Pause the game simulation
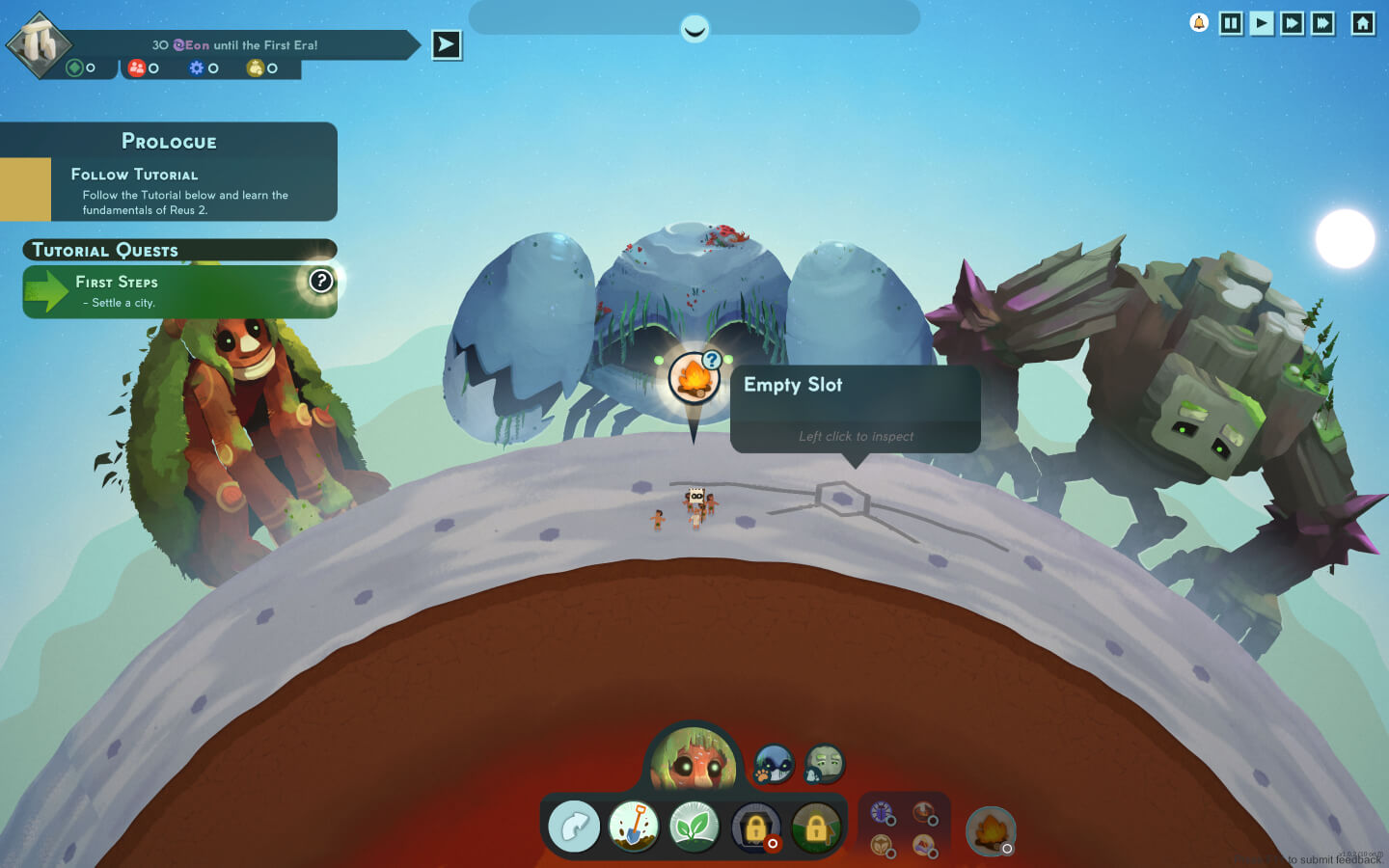The image size is (1389, 868). click(1231, 23)
